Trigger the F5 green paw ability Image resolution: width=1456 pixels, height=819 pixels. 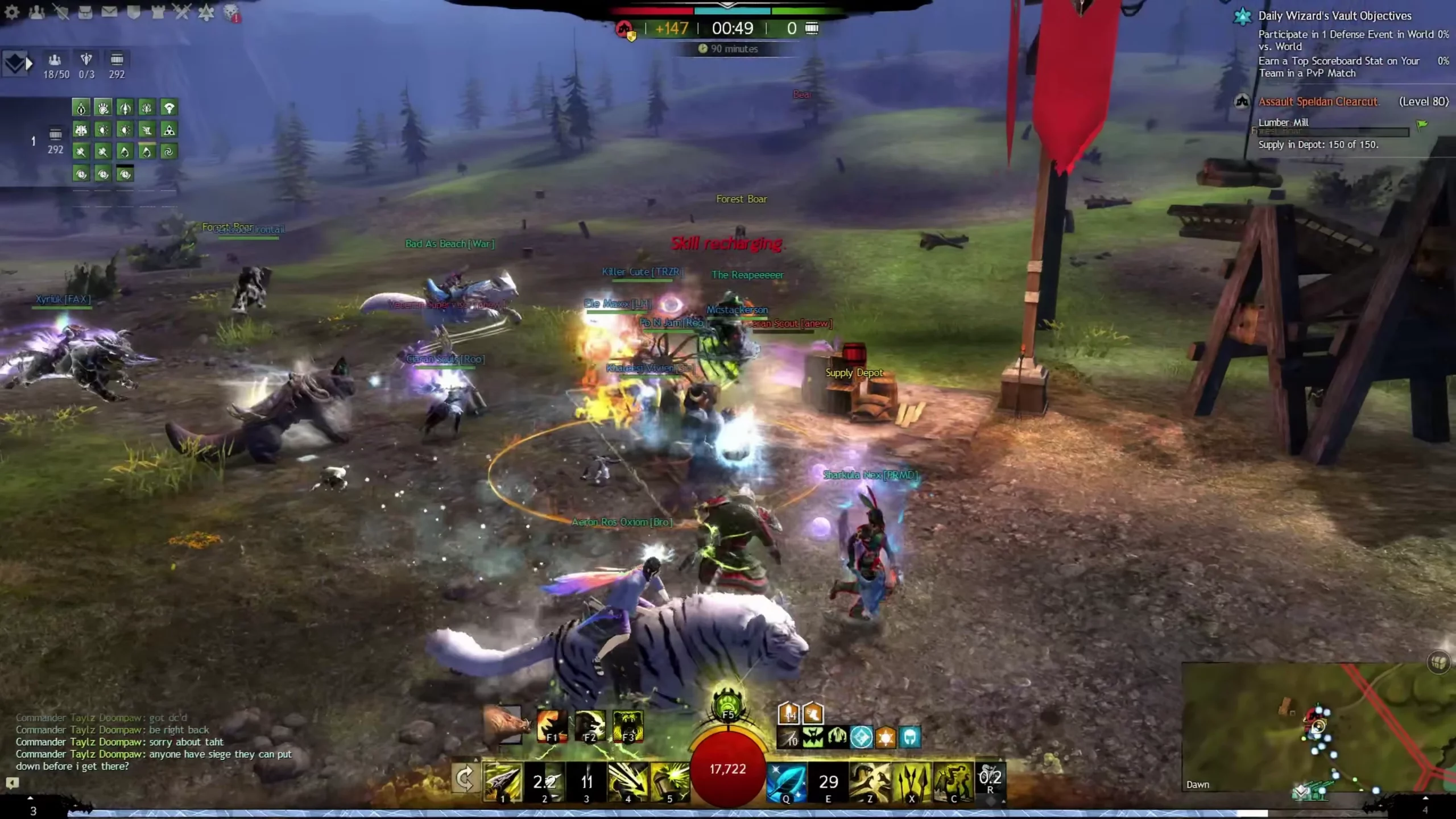(728, 705)
